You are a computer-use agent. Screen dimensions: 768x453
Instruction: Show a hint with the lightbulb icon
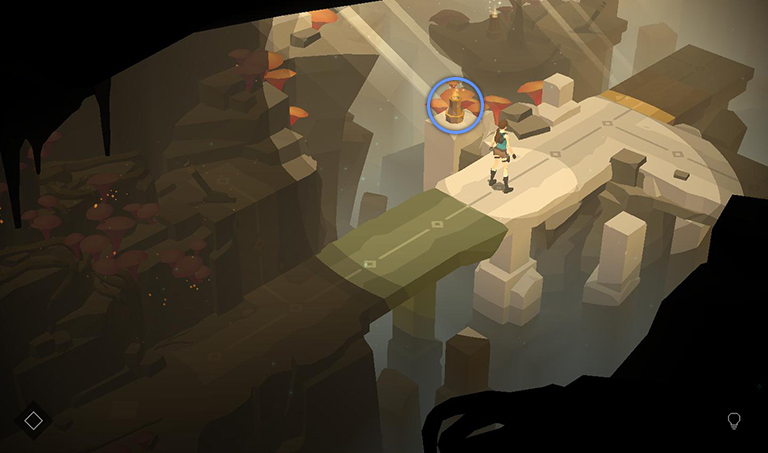pos(734,421)
